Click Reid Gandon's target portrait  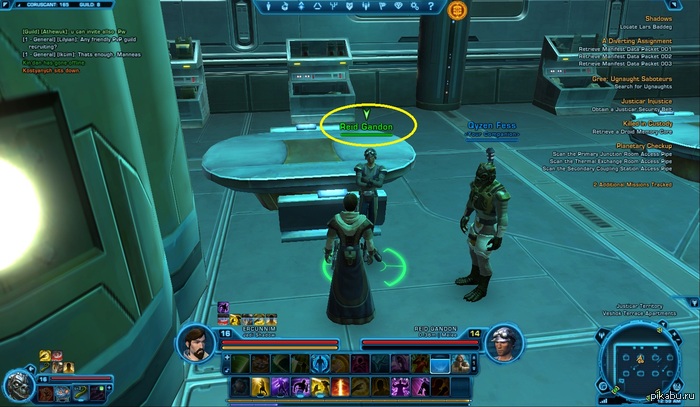click(x=502, y=343)
